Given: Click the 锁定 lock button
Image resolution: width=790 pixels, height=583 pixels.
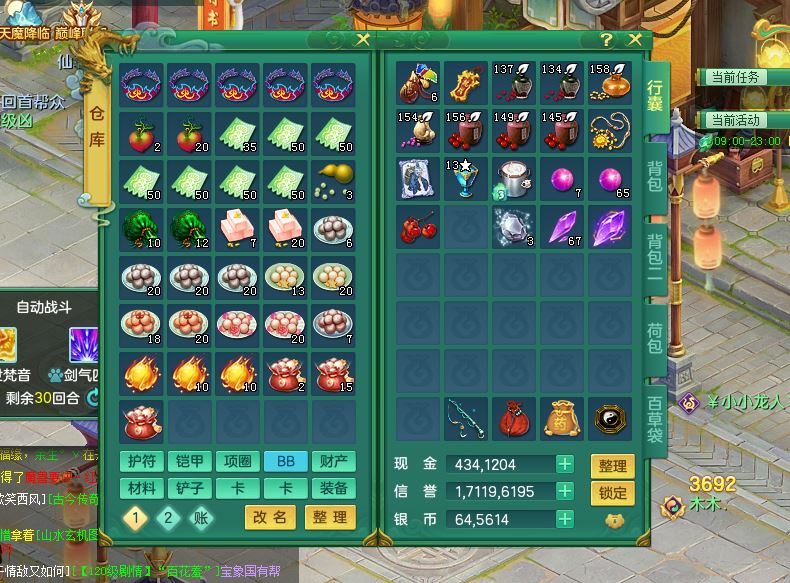Looking at the screenshot, I should point(612,492).
